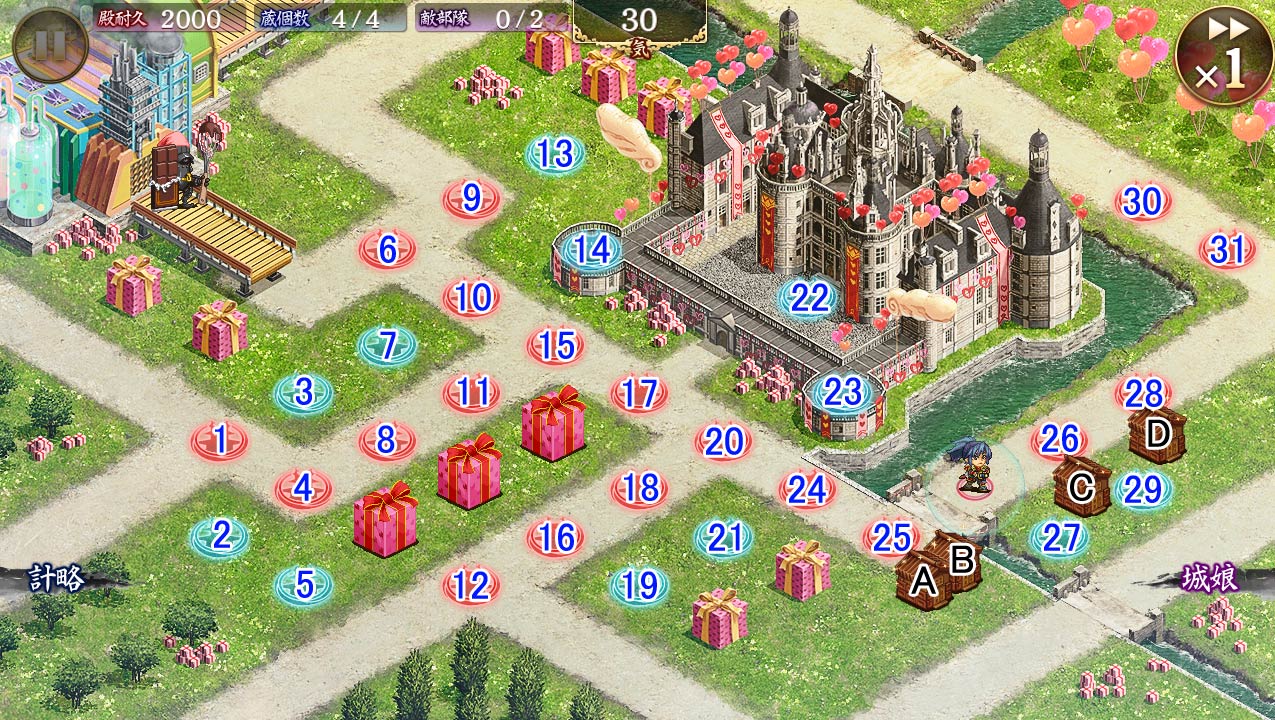Select the blue tile numbered 14

click(592, 250)
